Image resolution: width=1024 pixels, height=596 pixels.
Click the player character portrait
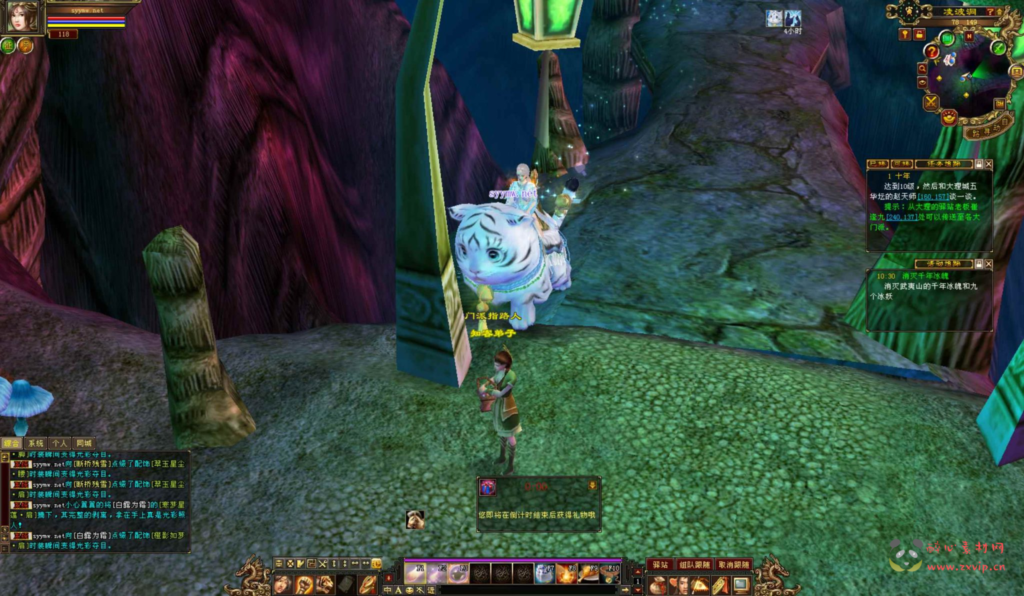[x=24, y=16]
